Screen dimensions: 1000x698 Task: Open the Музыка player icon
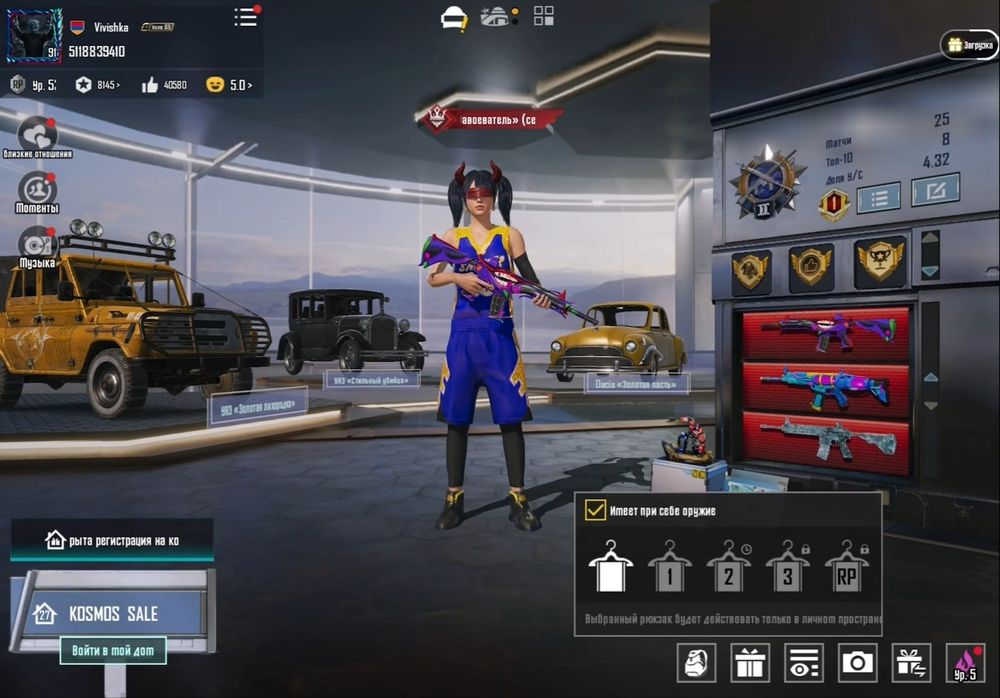(x=37, y=244)
